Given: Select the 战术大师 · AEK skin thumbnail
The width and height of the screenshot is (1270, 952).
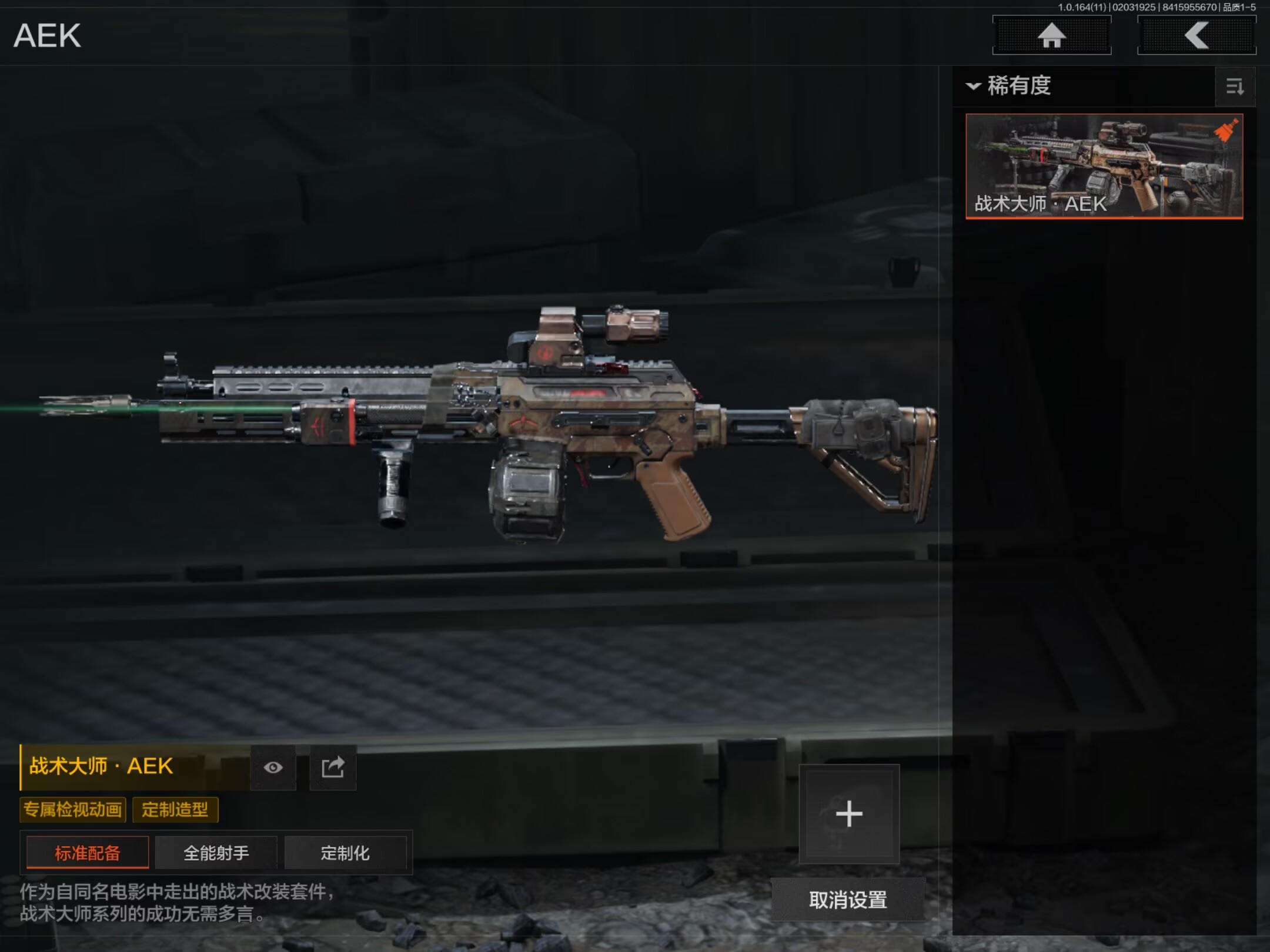Looking at the screenshot, I should click(1104, 166).
